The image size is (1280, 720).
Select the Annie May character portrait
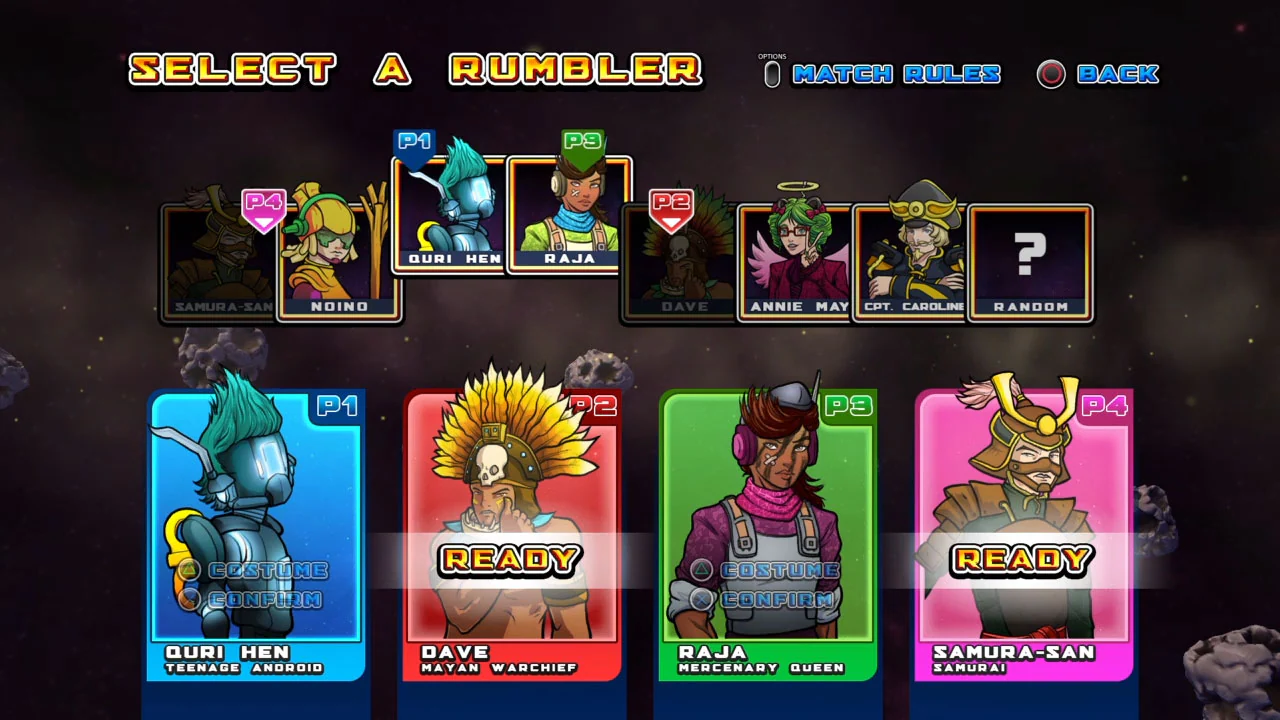[796, 260]
